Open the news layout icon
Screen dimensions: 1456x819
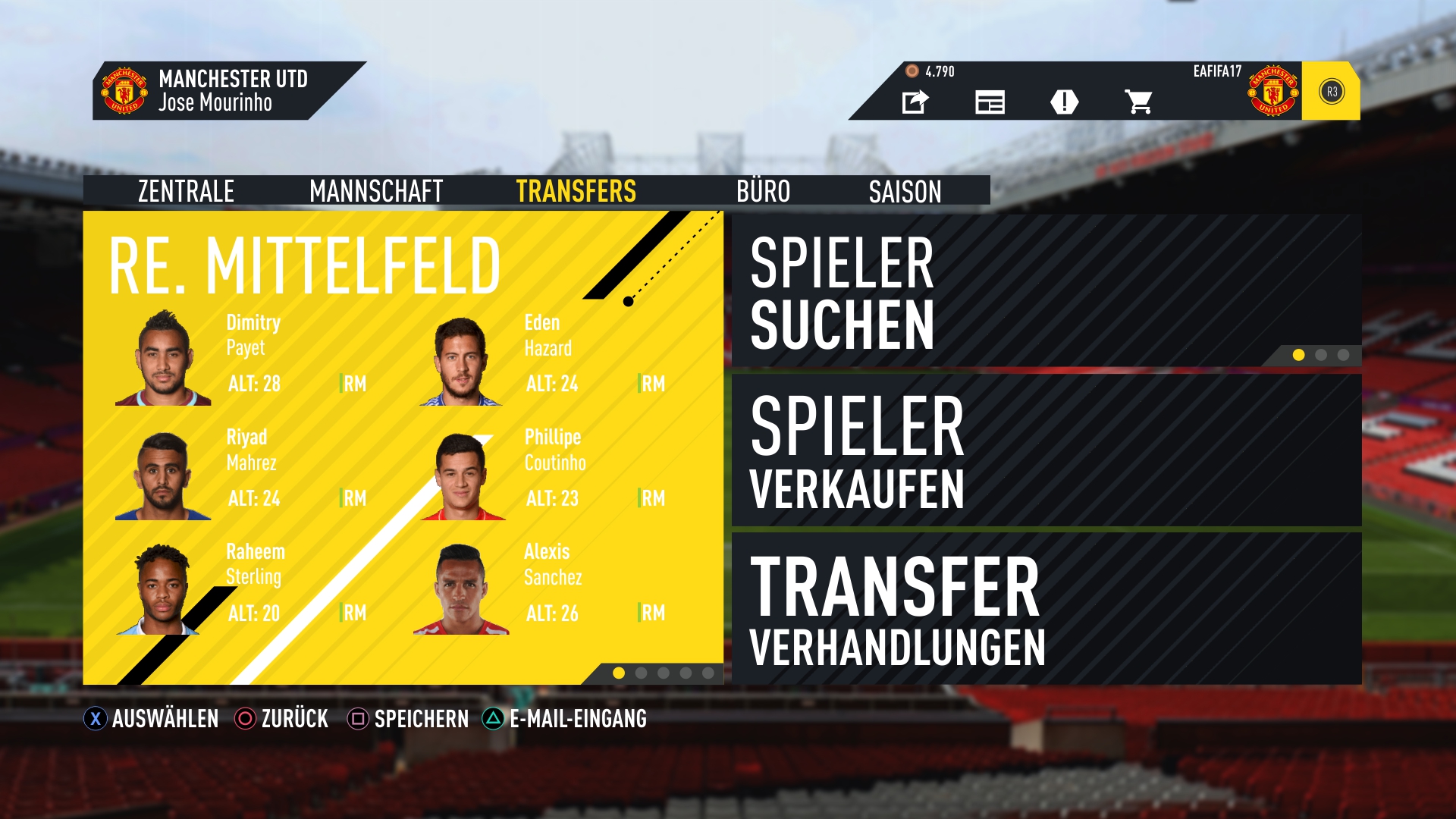pyautogui.click(x=990, y=102)
